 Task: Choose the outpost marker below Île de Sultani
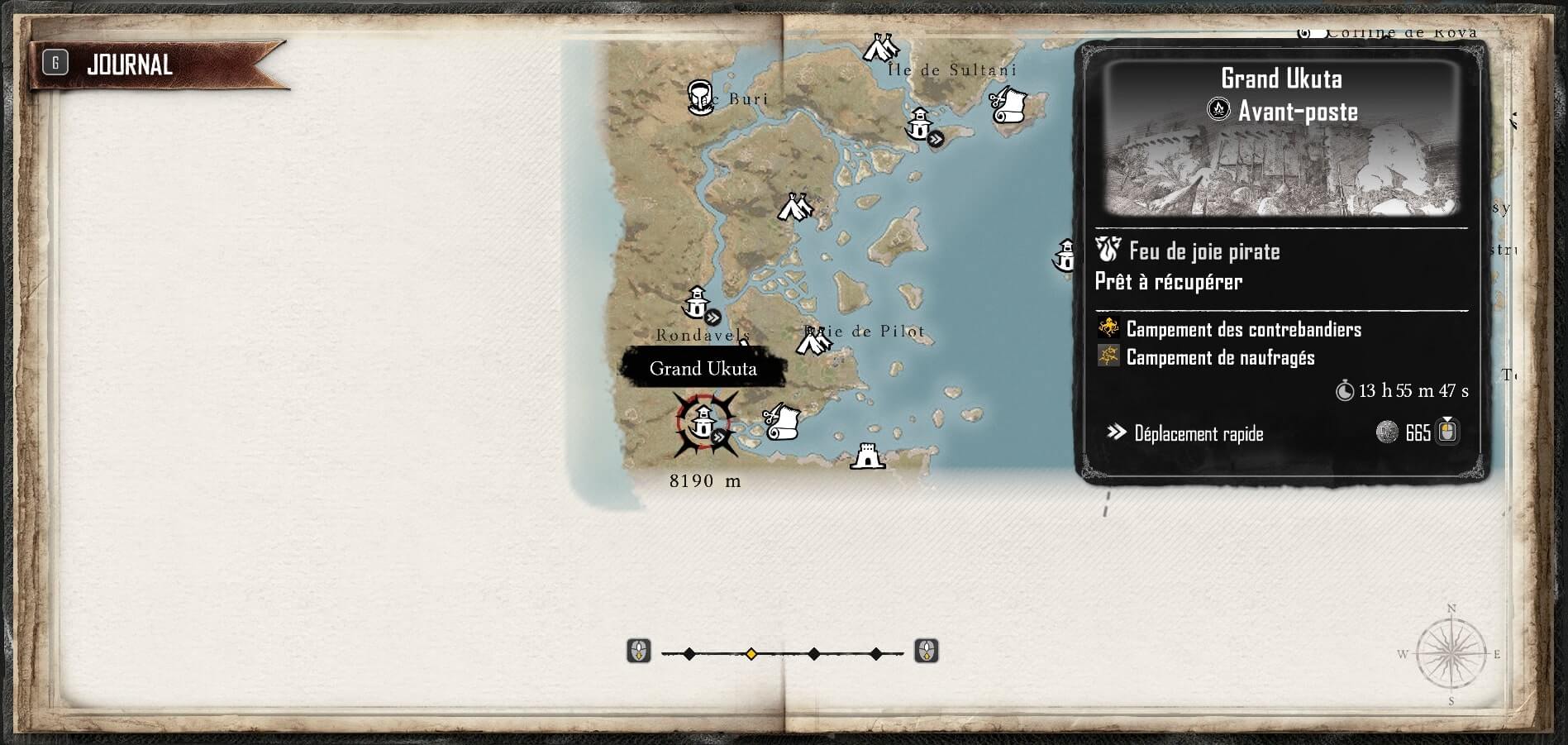[920, 125]
